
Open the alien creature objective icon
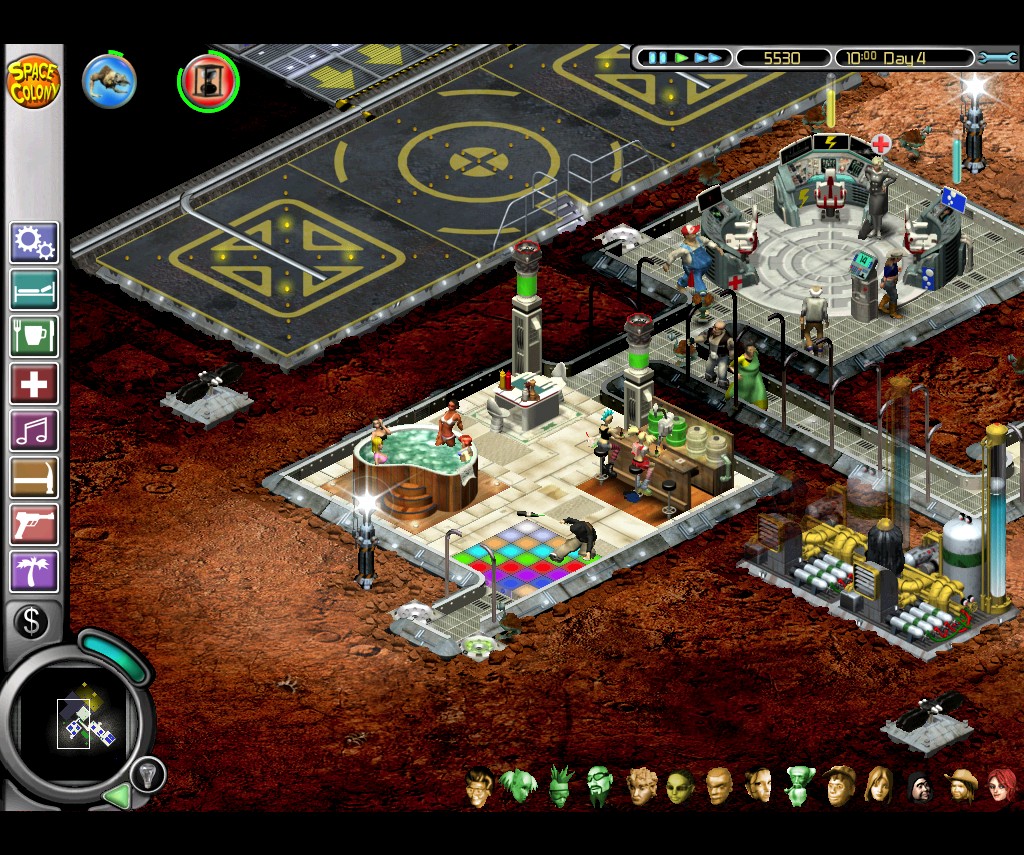tap(109, 81)
